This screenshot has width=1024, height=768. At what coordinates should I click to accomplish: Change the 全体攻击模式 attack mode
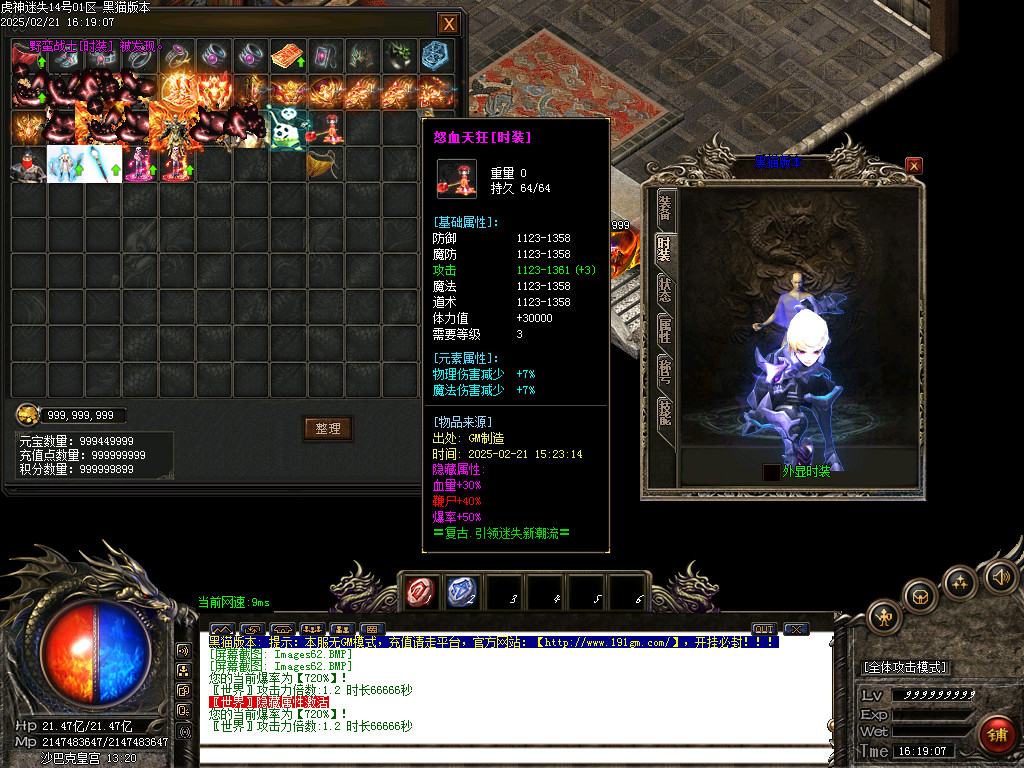pyautogui.click(x=905, y=667)
